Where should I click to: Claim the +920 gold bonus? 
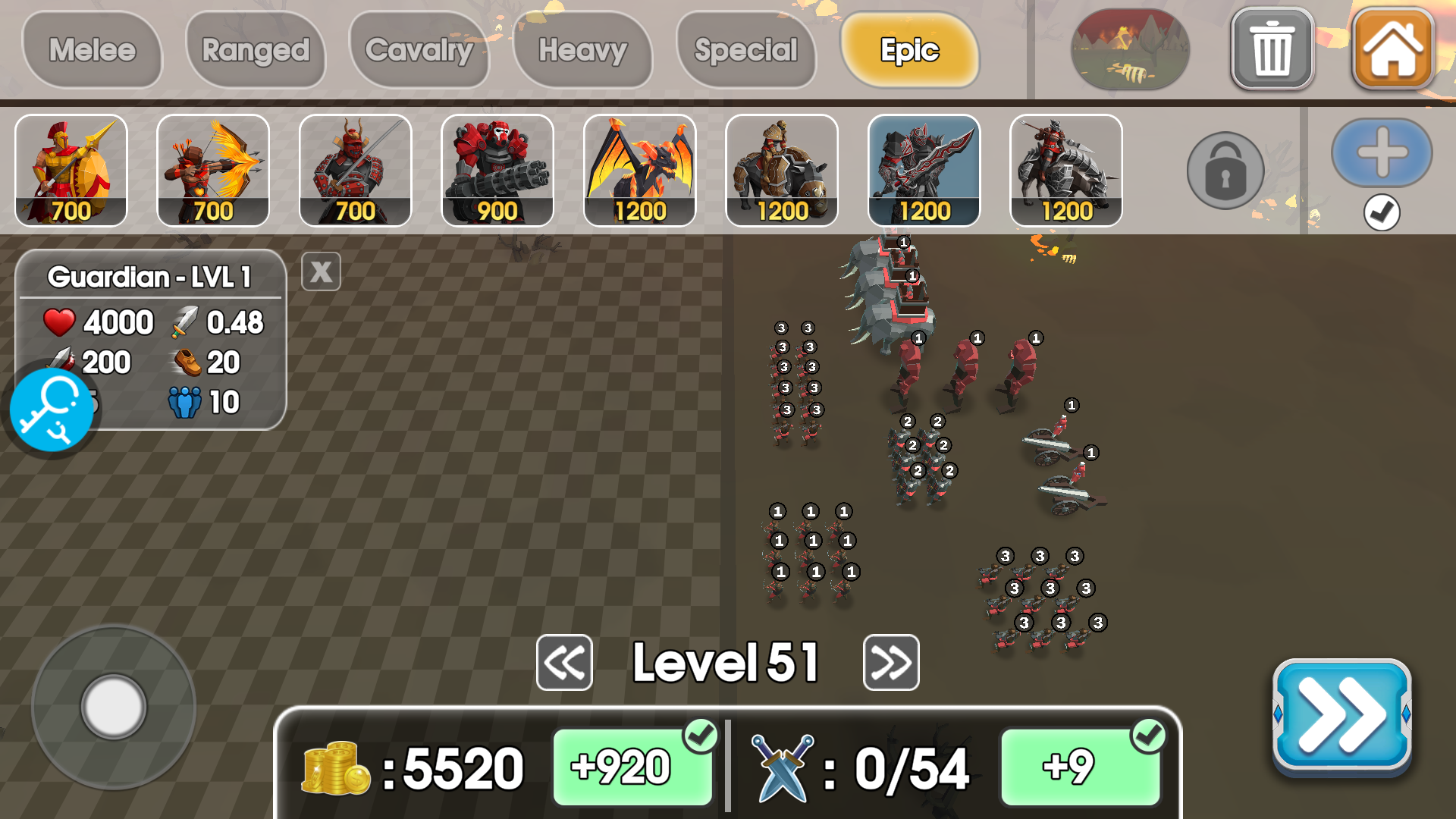(x=632, y=767)
